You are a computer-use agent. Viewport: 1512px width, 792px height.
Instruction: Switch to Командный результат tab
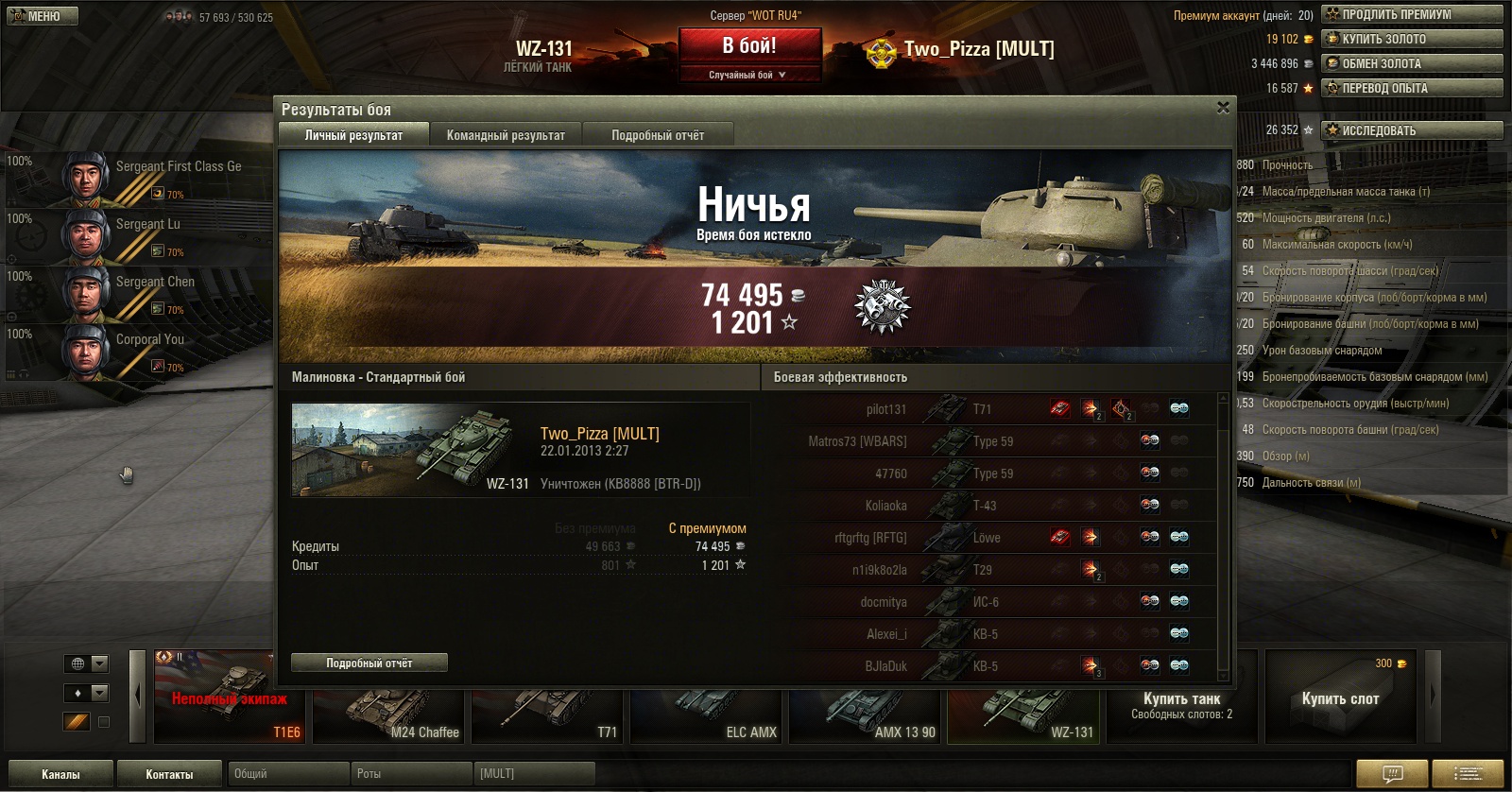tap(506, 135)
